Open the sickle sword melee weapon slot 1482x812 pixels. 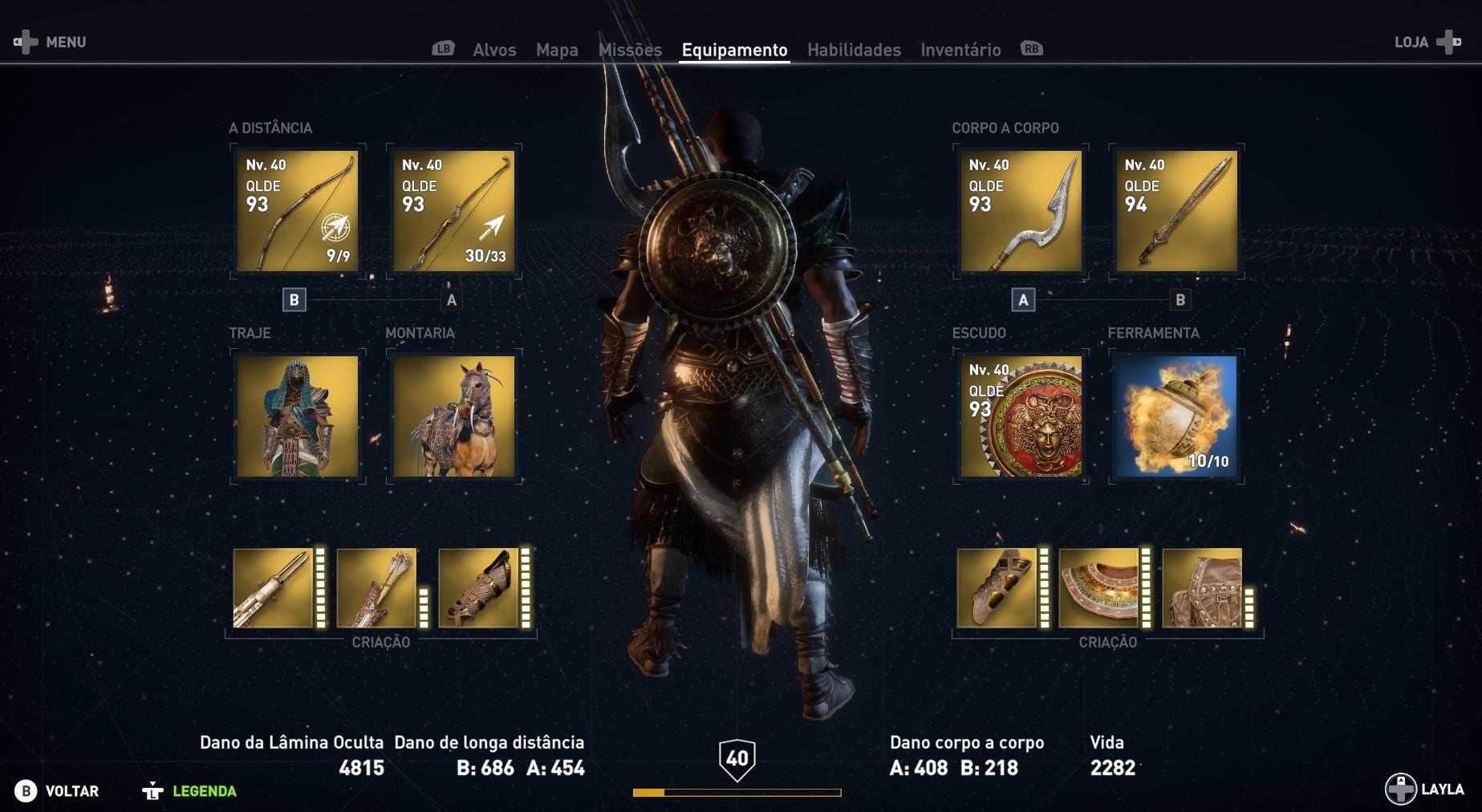[1020, 211]
